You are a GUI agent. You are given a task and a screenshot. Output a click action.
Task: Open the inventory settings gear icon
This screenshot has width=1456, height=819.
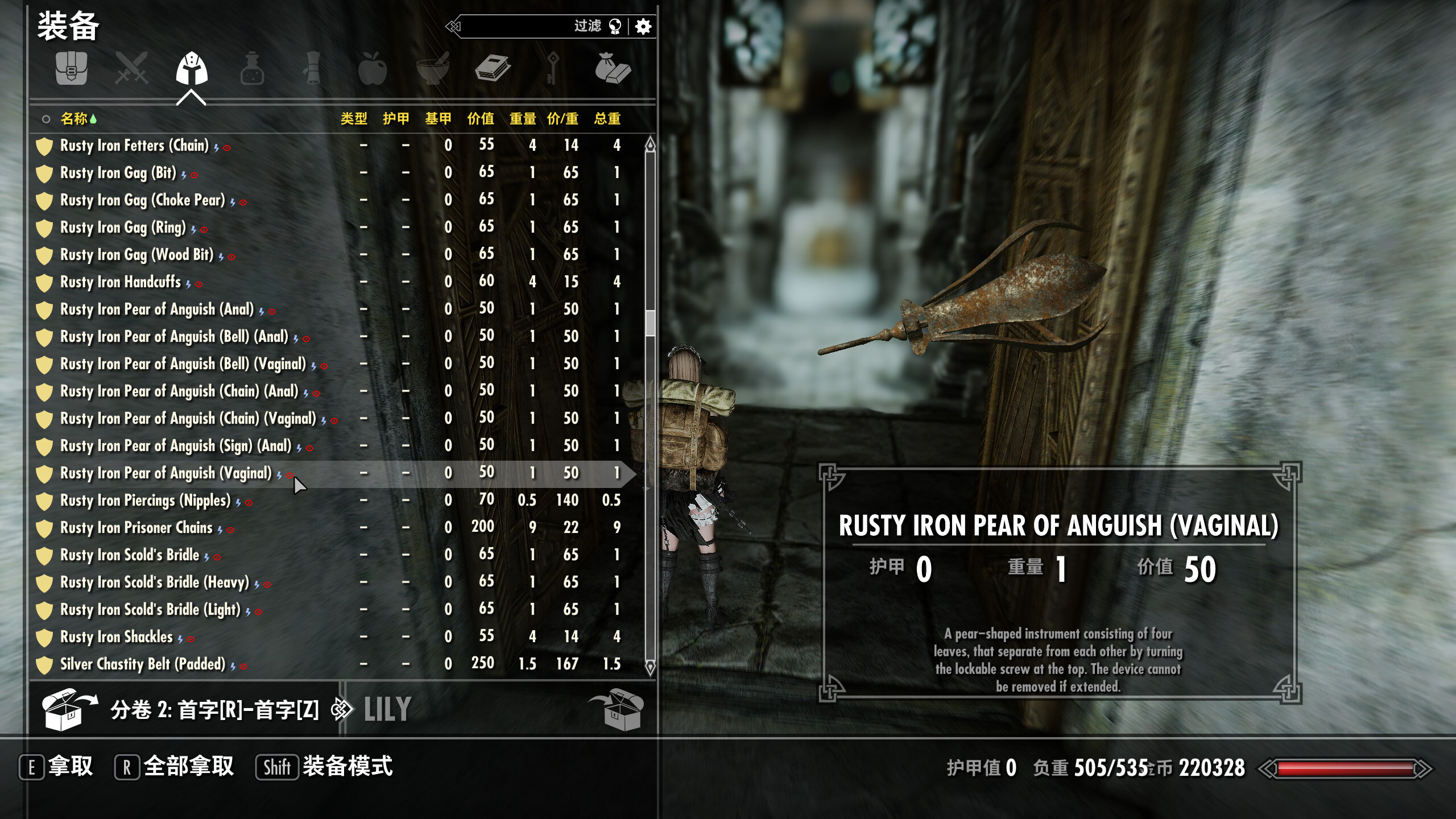643,27
